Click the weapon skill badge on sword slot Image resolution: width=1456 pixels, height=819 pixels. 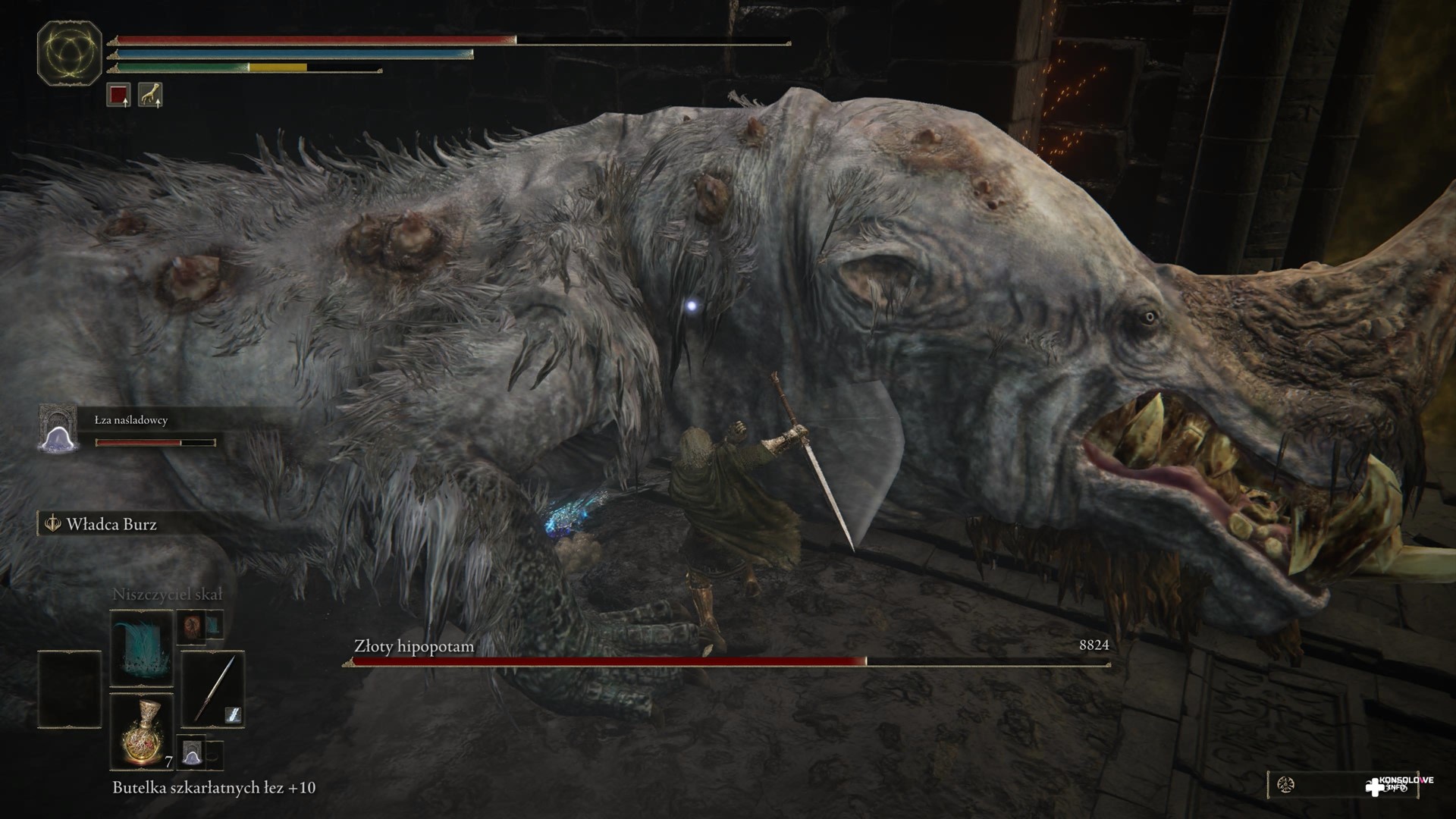tap(233, 714)
